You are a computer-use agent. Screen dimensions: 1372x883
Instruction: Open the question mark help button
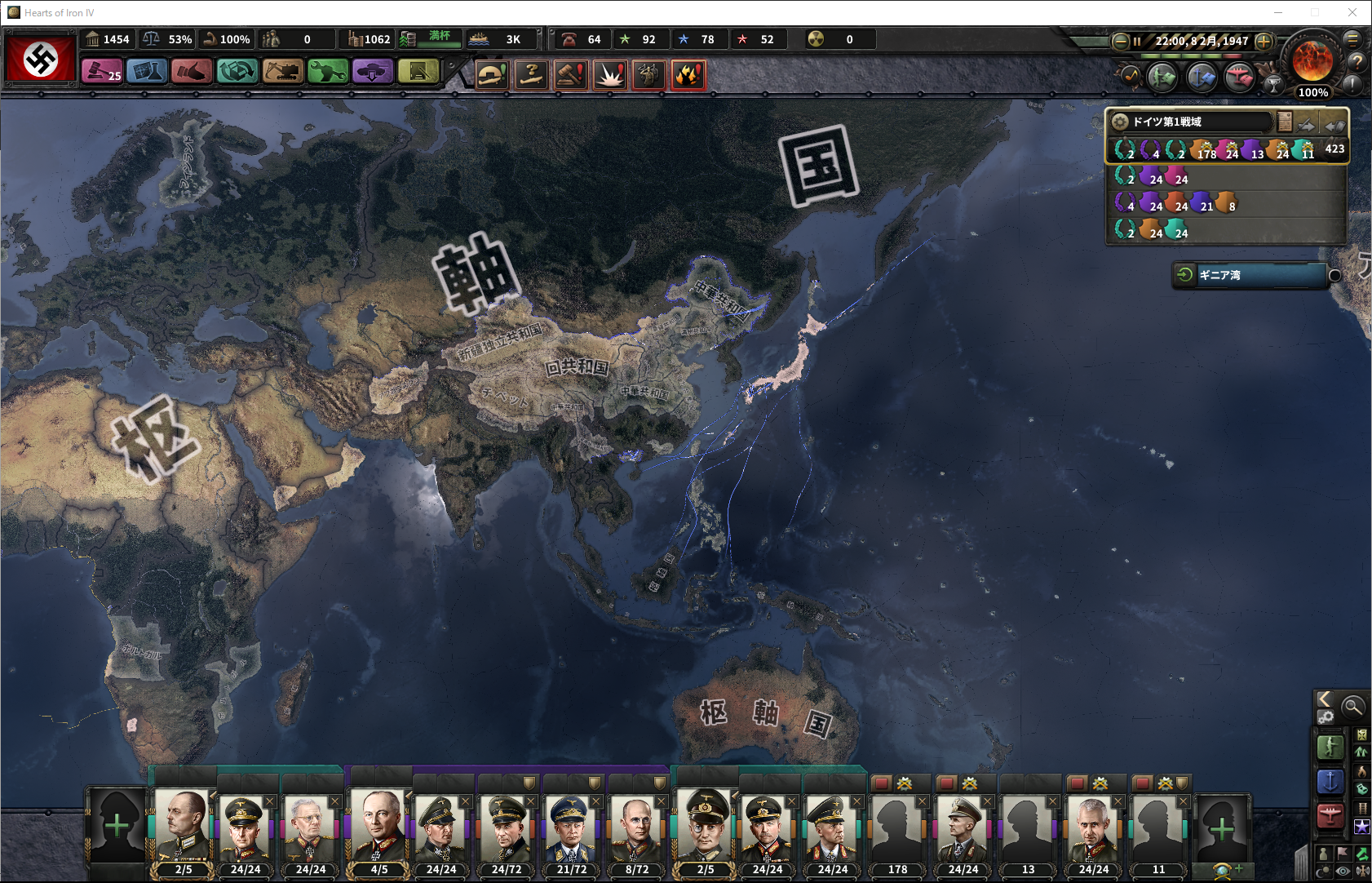(1357, 61)
